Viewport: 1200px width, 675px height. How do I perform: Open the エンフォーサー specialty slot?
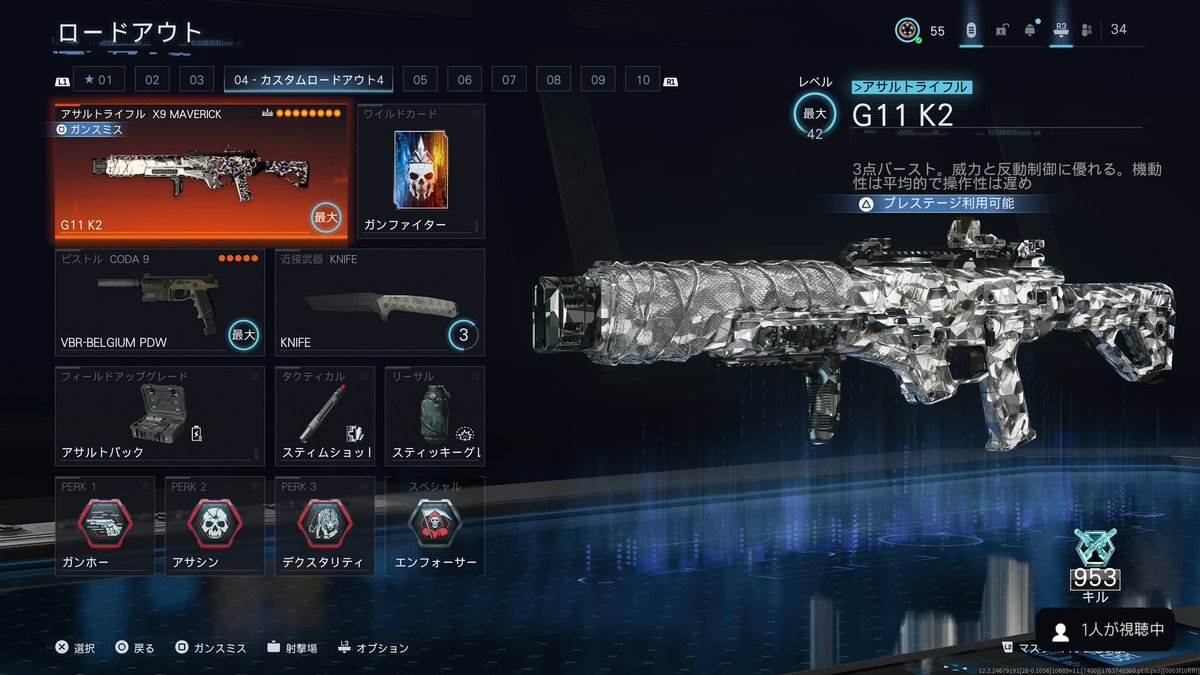tap(435, 527)
